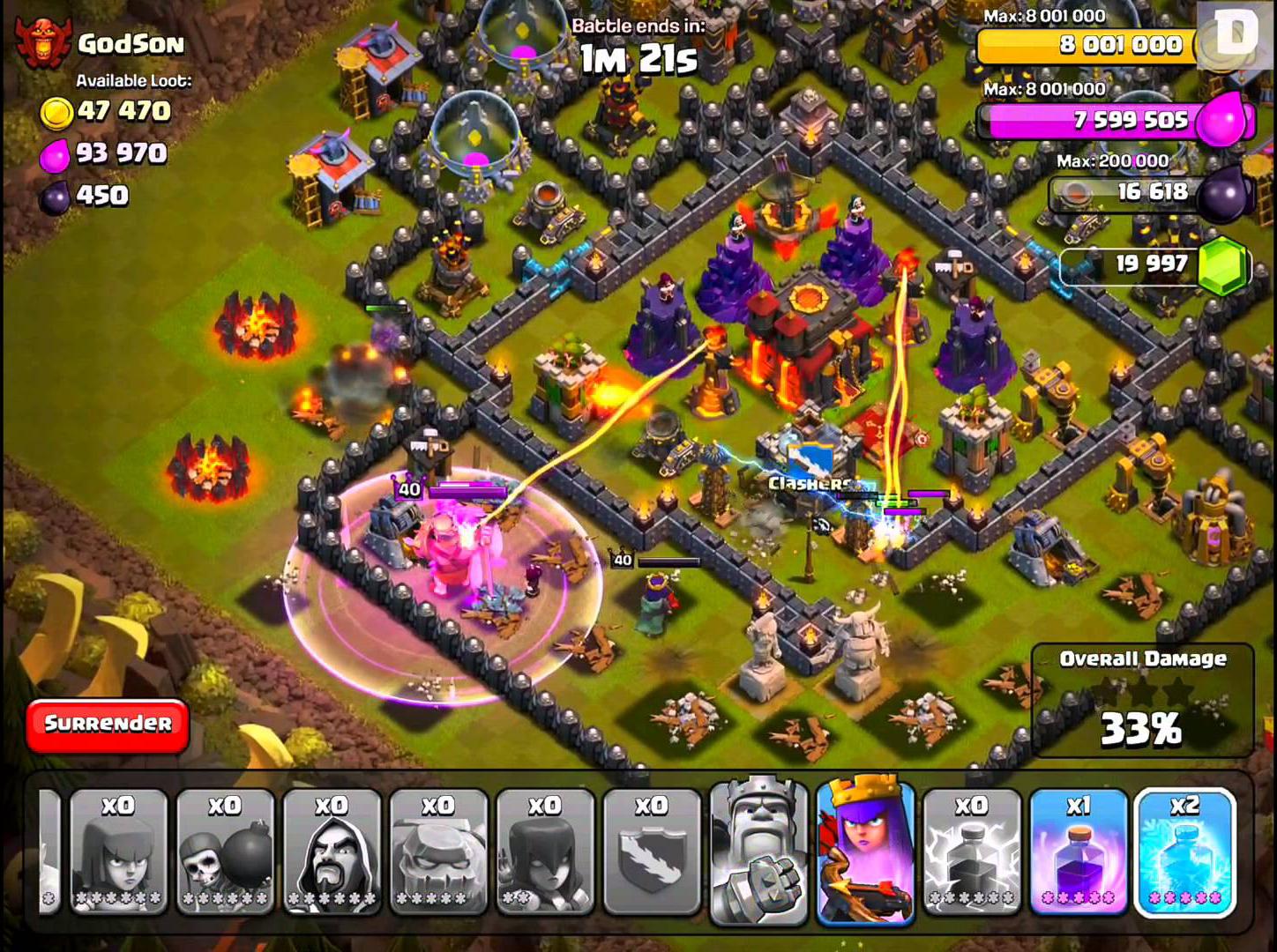Image resolution: width=1277 pixels, height=952 pixels.
Task: Select the Golem troop card
Action: [438, 851]
